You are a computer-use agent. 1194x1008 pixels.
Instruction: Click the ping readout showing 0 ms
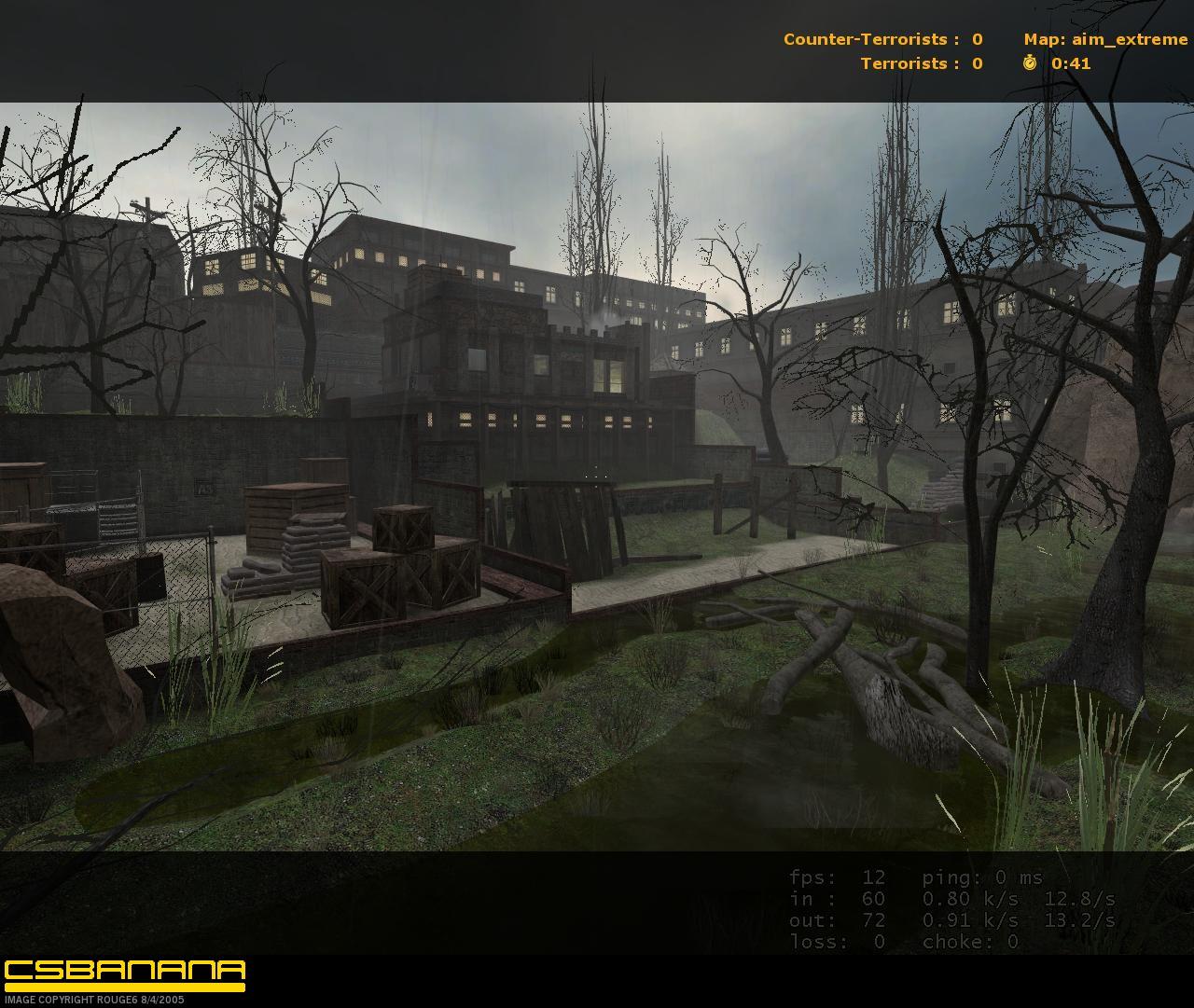(984, 877)
